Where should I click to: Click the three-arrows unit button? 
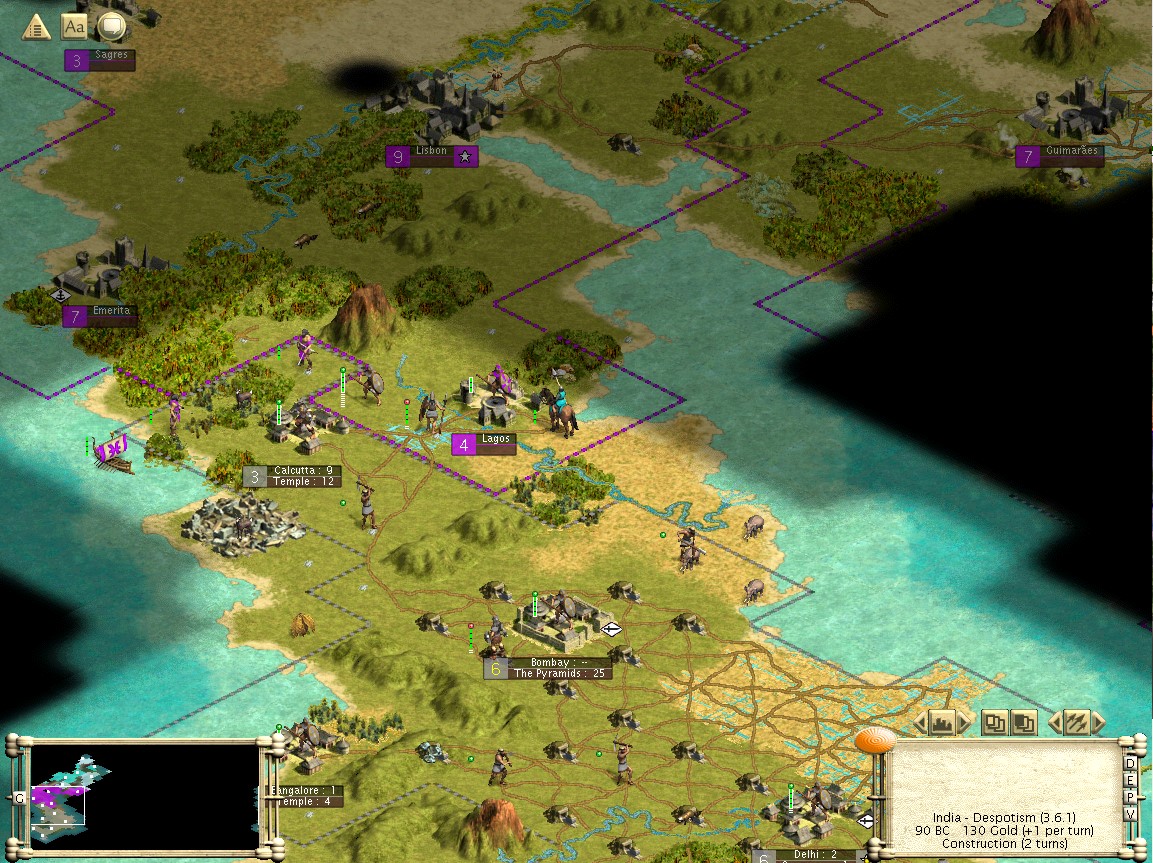[1075, 722]
